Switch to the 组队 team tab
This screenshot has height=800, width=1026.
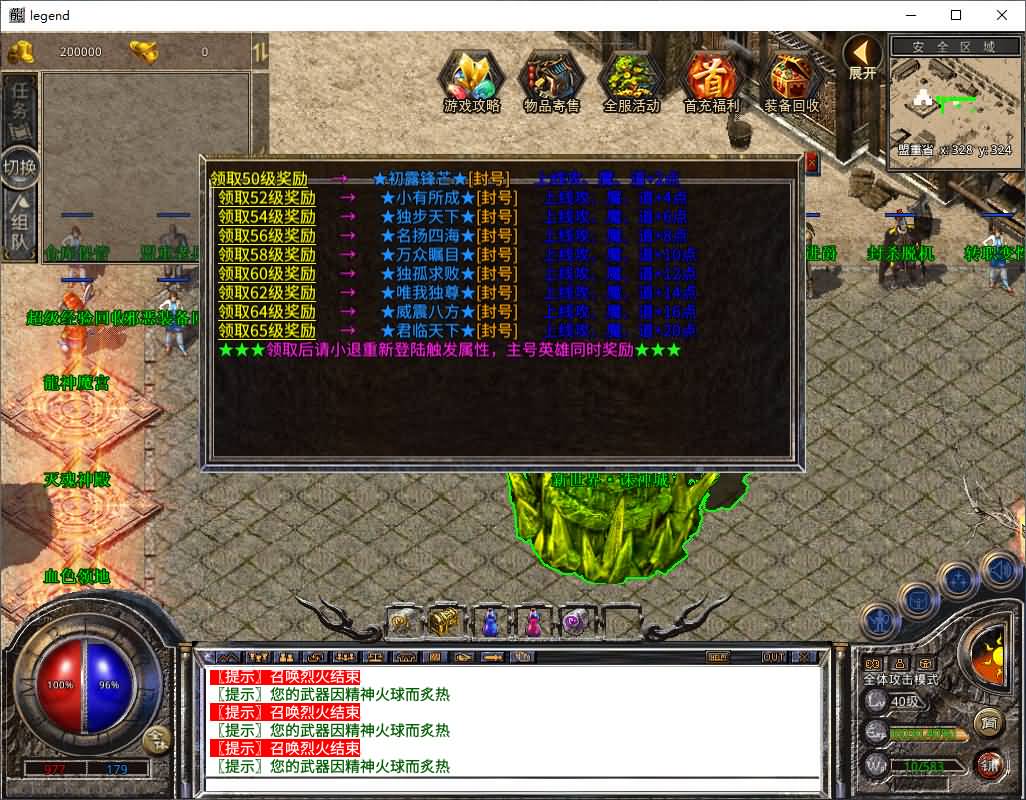coord(19,229)
